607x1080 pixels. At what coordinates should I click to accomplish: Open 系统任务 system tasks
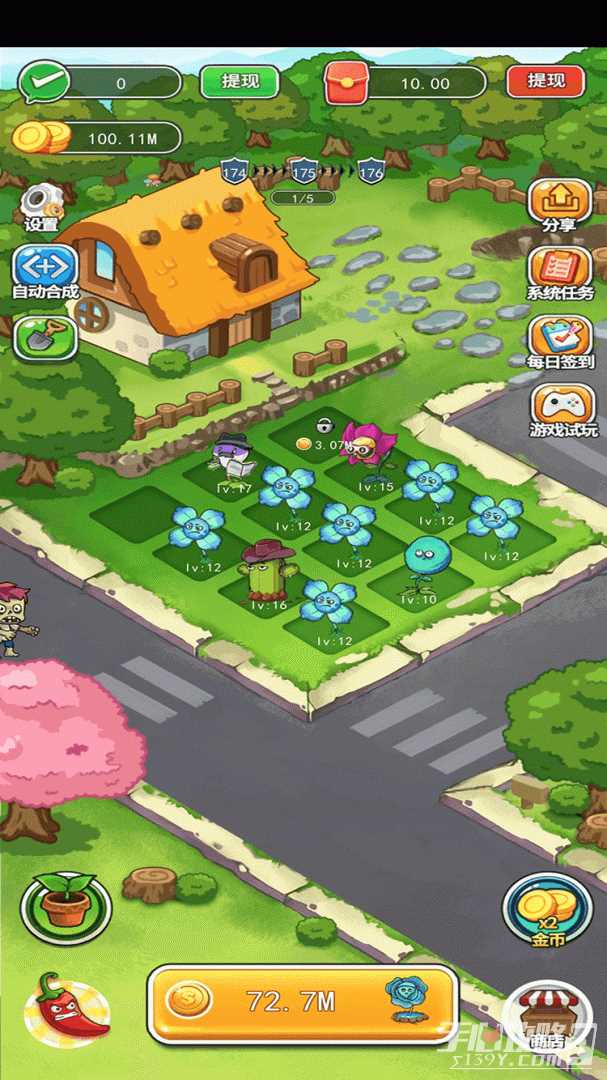[x=560, y=272]
